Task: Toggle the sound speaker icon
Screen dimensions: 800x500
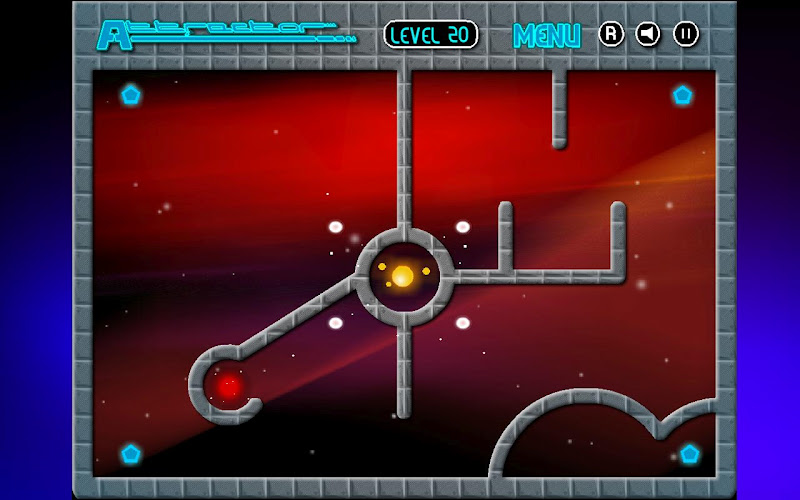Action: pos(649,34)
